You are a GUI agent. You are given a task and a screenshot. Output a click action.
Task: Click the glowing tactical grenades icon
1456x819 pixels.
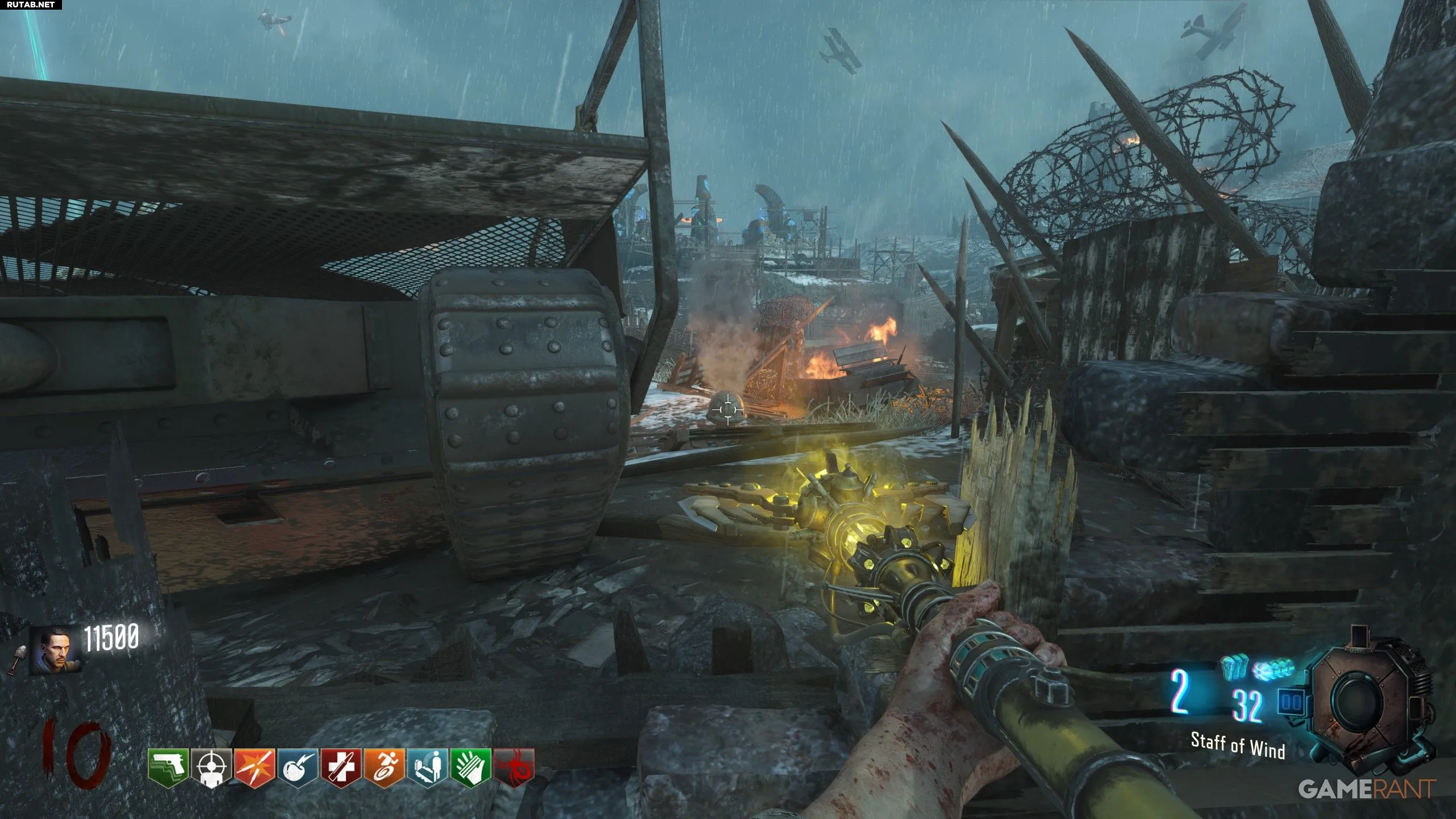1273,668
